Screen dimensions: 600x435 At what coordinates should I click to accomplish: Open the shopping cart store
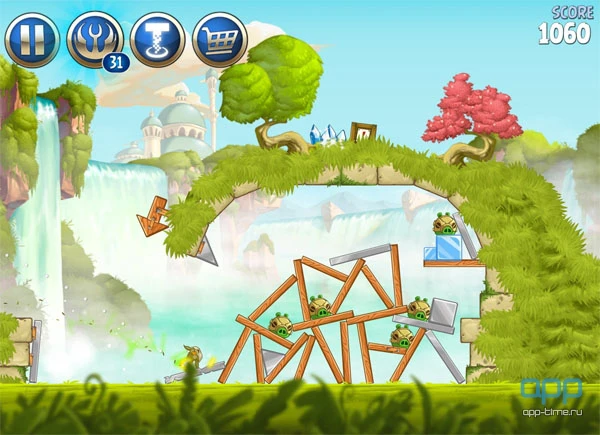click(x=220, y=39)
